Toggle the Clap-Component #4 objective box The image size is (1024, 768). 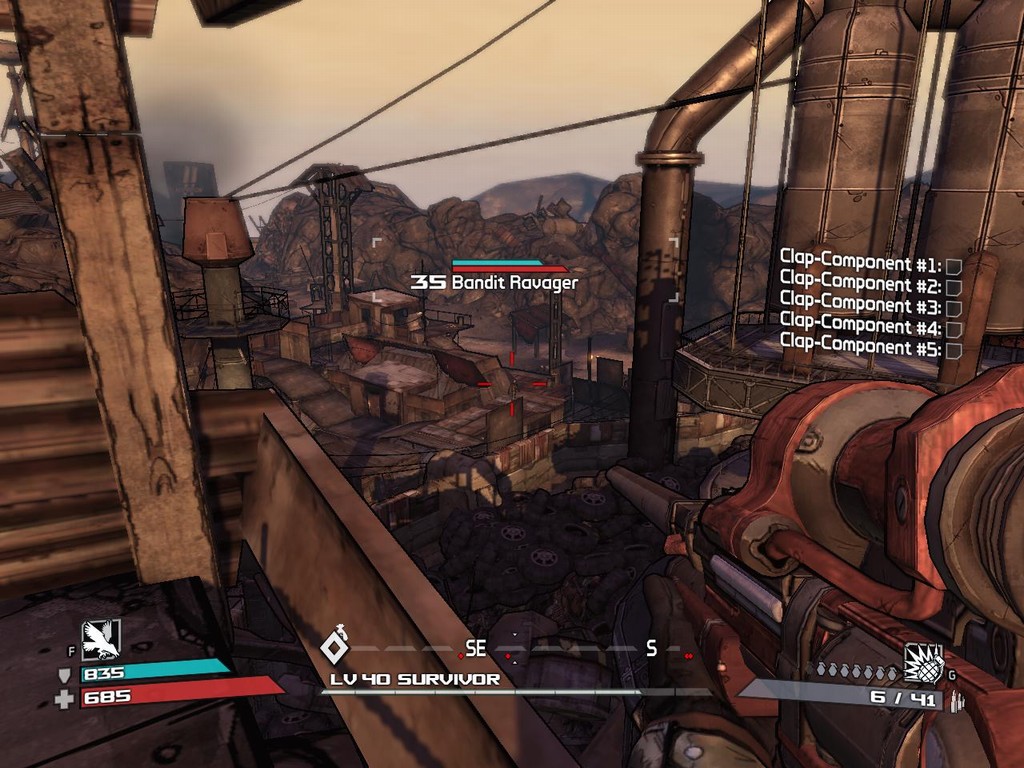click(x=953, y=329)
